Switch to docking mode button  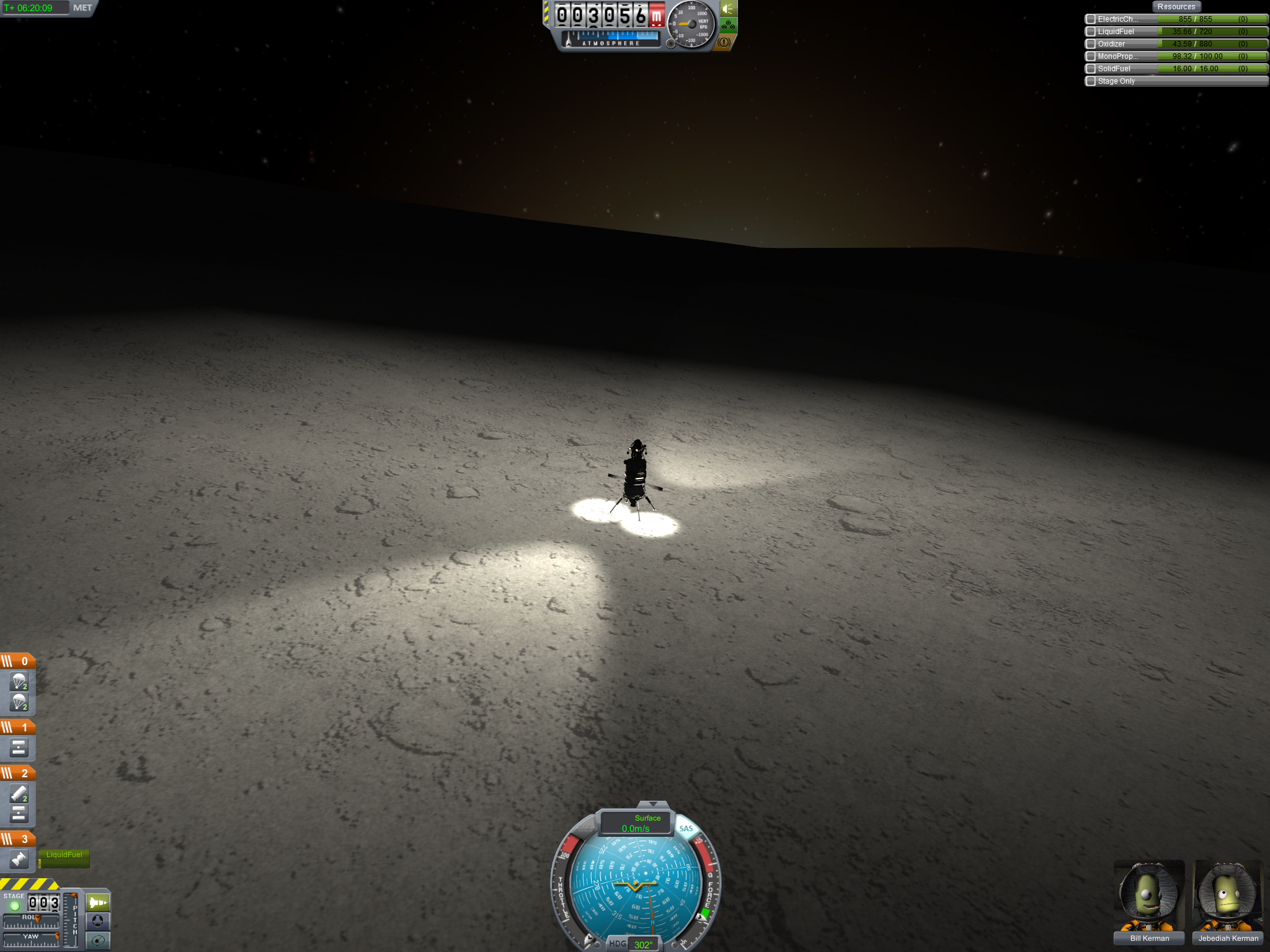(97, 921)
